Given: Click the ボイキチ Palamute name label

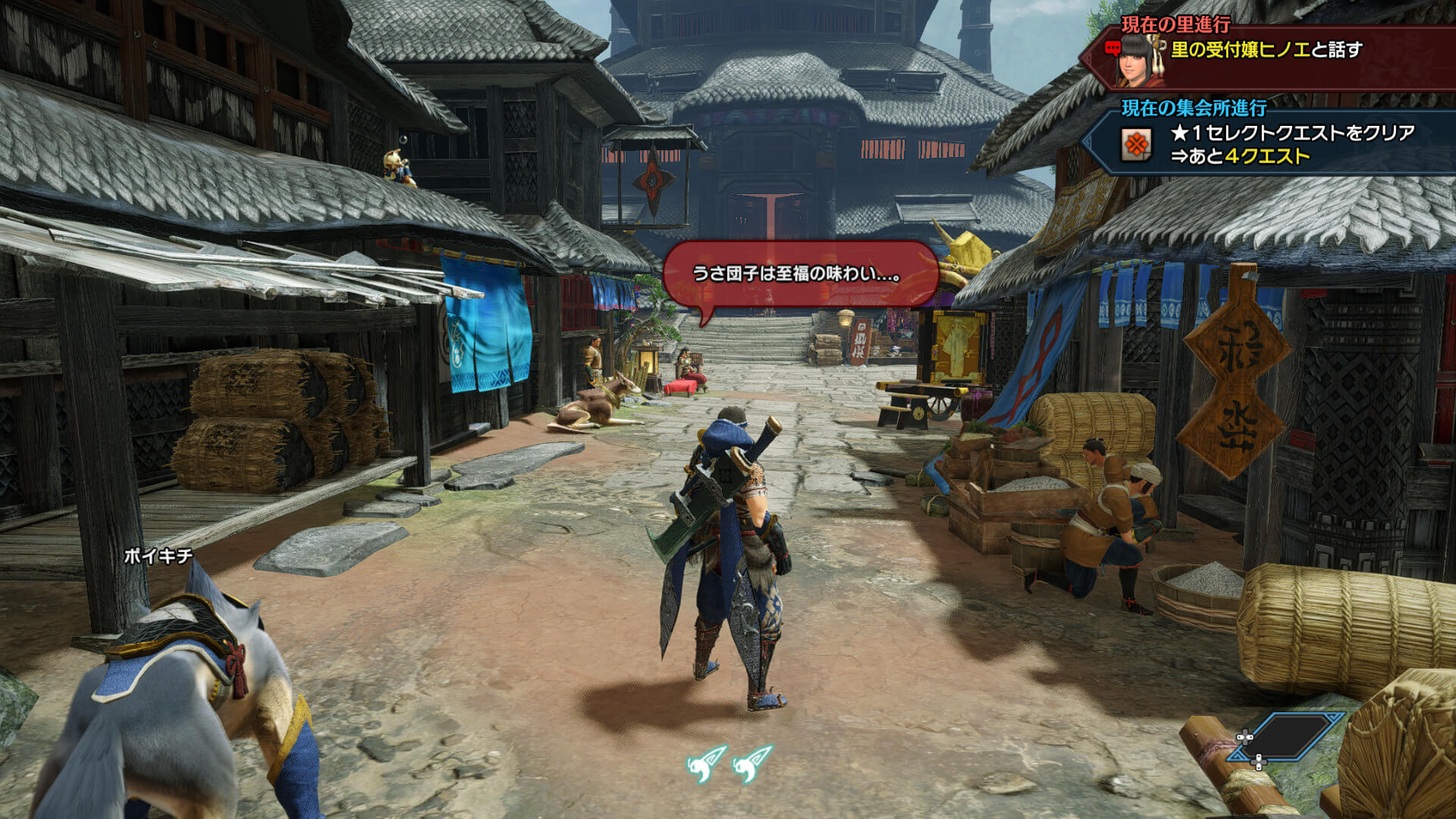Looking at the screenshot, I should tap(158, 556).
